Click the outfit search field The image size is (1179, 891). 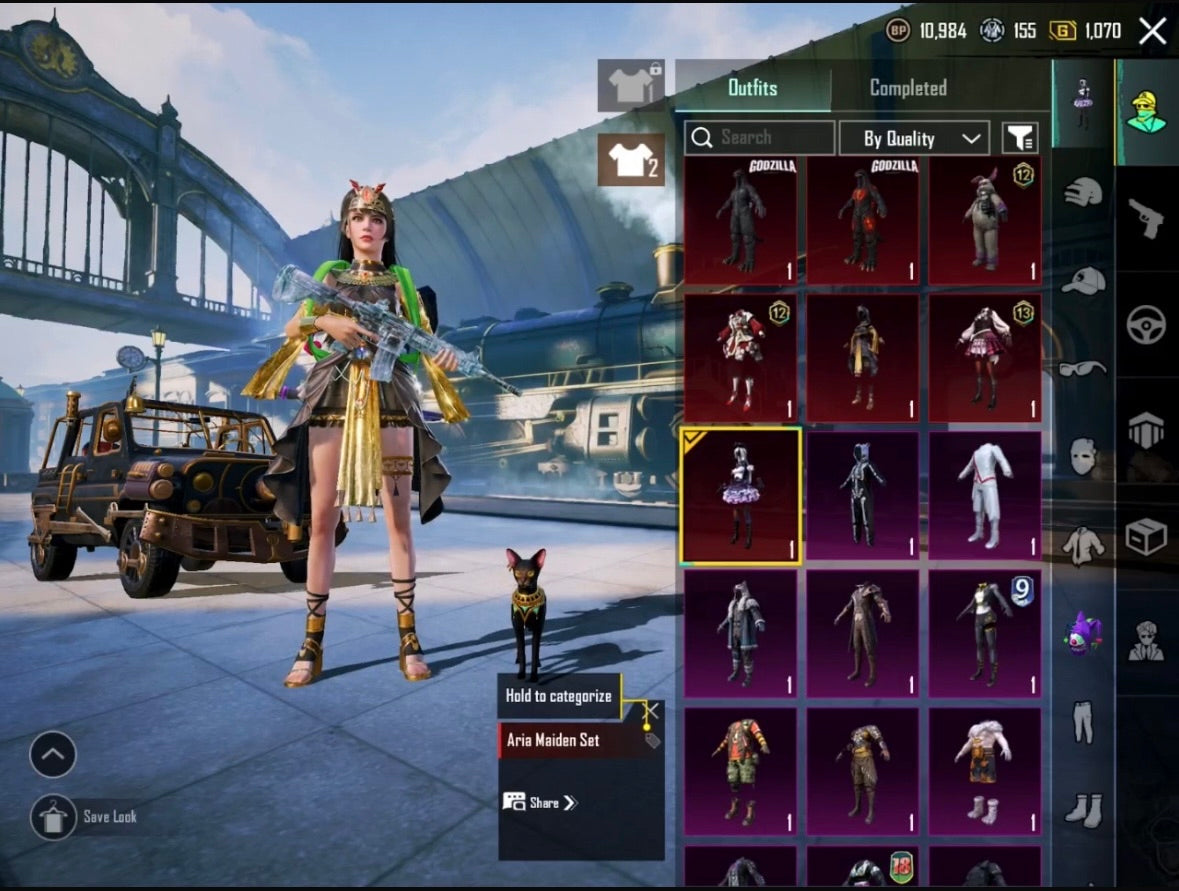760,138
